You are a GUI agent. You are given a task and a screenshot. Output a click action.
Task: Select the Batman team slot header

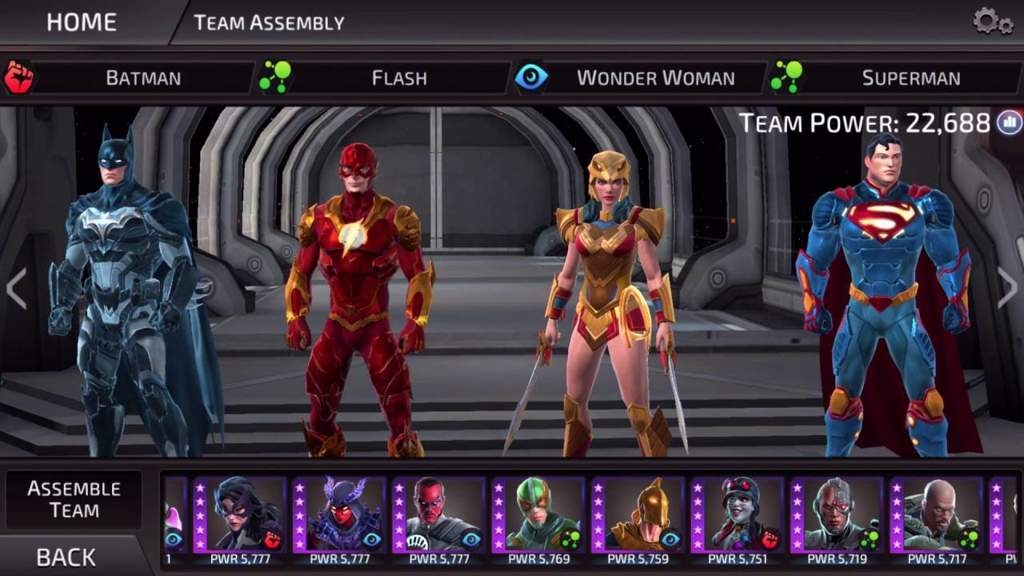(x=142, y=78)
